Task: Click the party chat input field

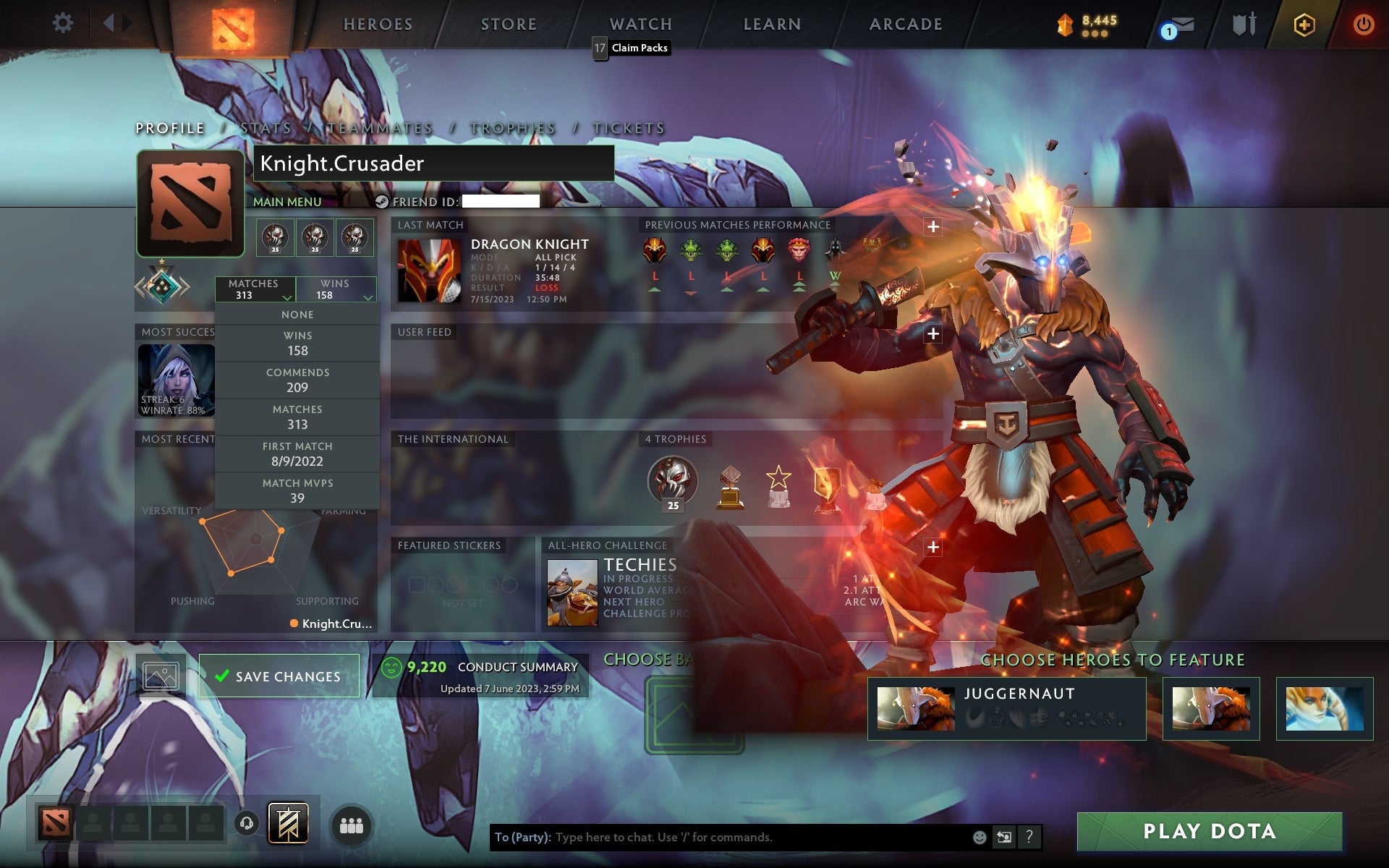Action: [x=723, y=838]
